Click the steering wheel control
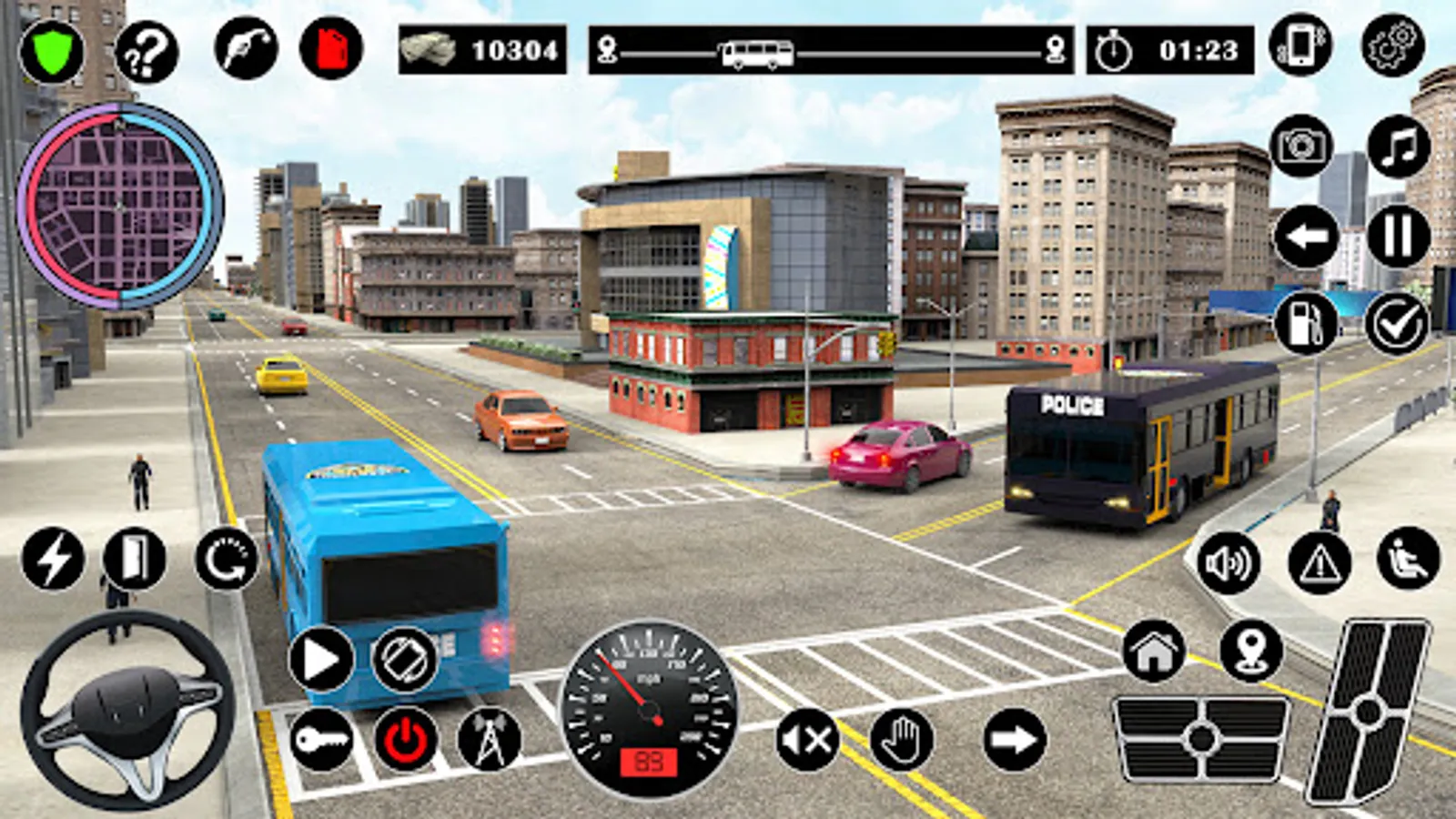 127,710
